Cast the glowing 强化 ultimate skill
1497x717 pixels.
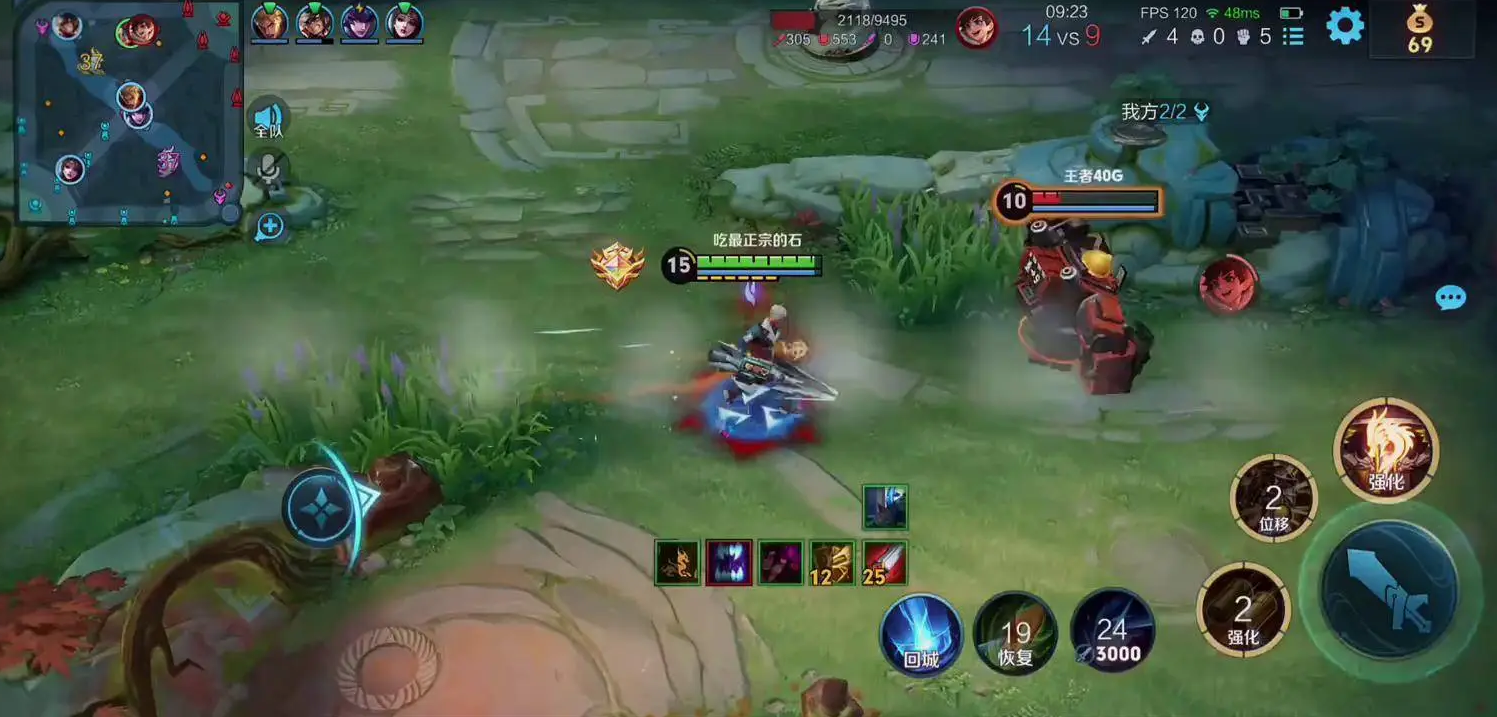(1386, 450)
